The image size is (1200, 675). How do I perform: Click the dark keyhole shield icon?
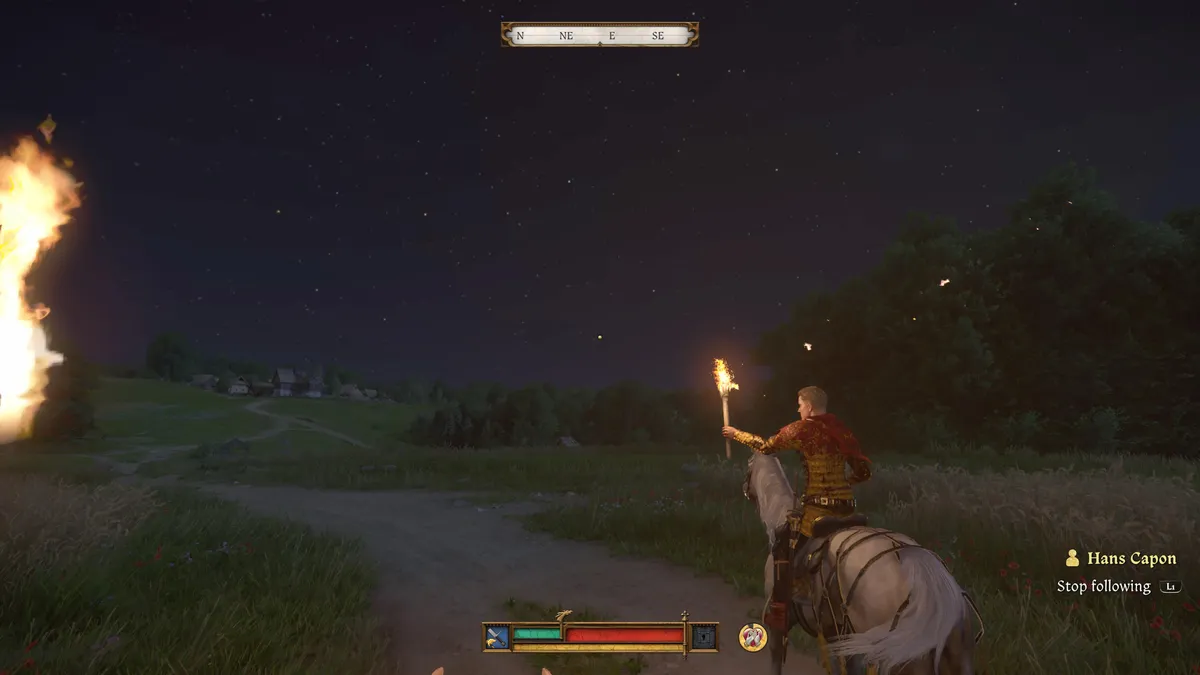pos(704,636)
